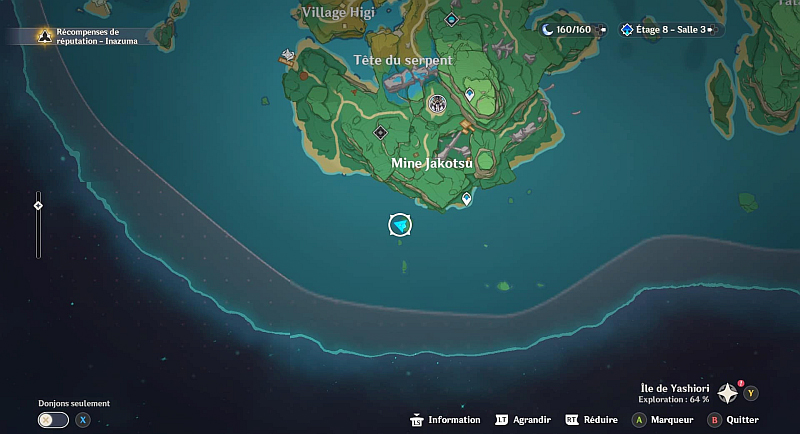Select the teleport waypoint south of Mine Jakotsu
This screenshot has height=434, width=800.
(x=467, y=200)
